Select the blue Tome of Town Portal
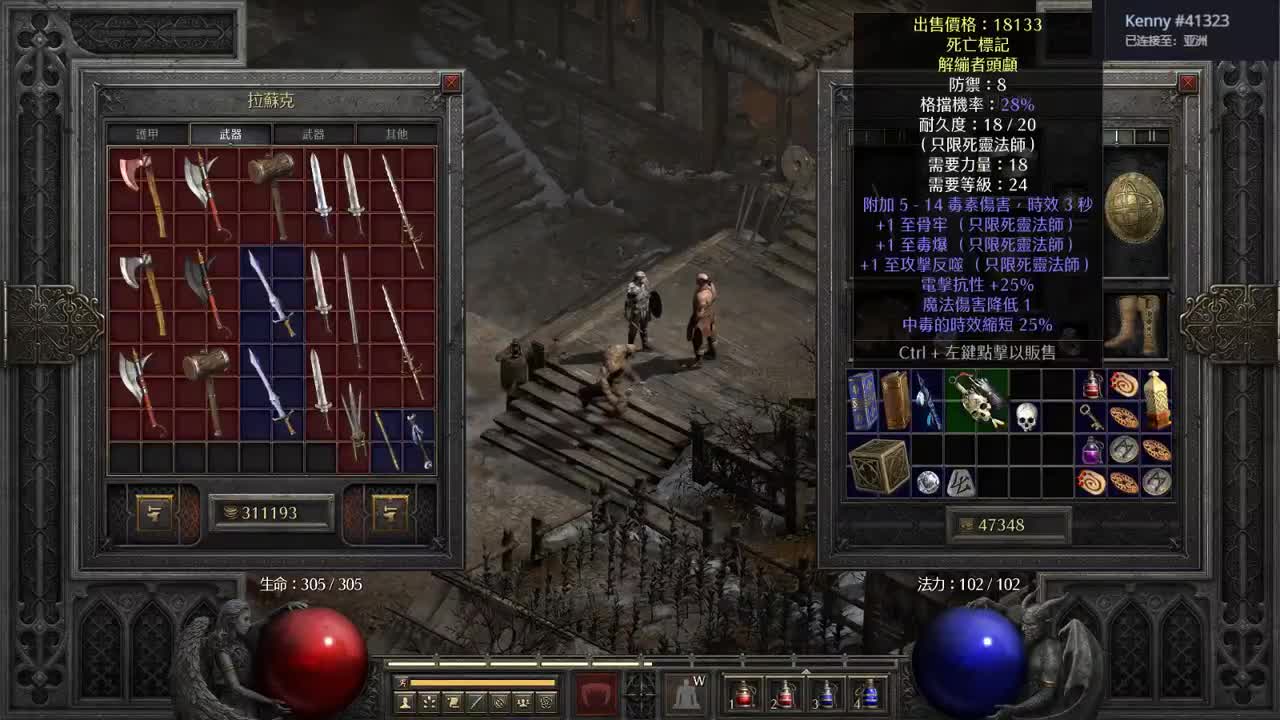 pyautogui.click(x=860, y=400)
